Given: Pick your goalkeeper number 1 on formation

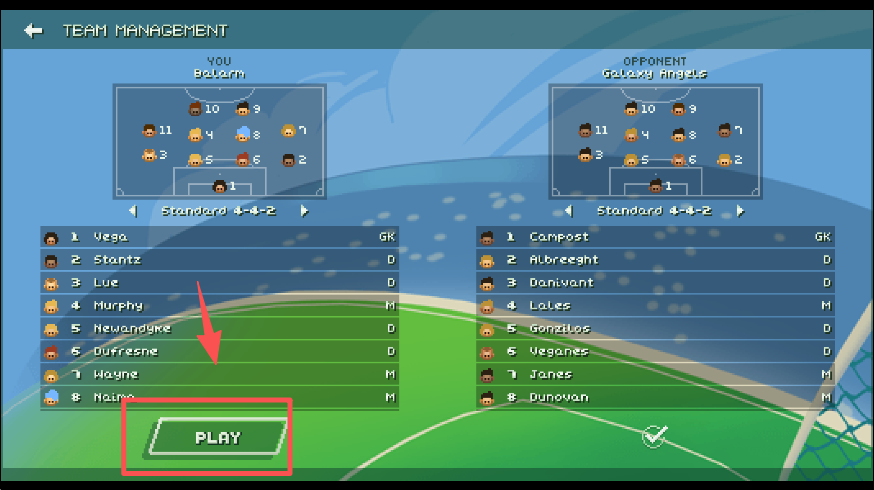Looking at the screenshot, I should 220,186.
